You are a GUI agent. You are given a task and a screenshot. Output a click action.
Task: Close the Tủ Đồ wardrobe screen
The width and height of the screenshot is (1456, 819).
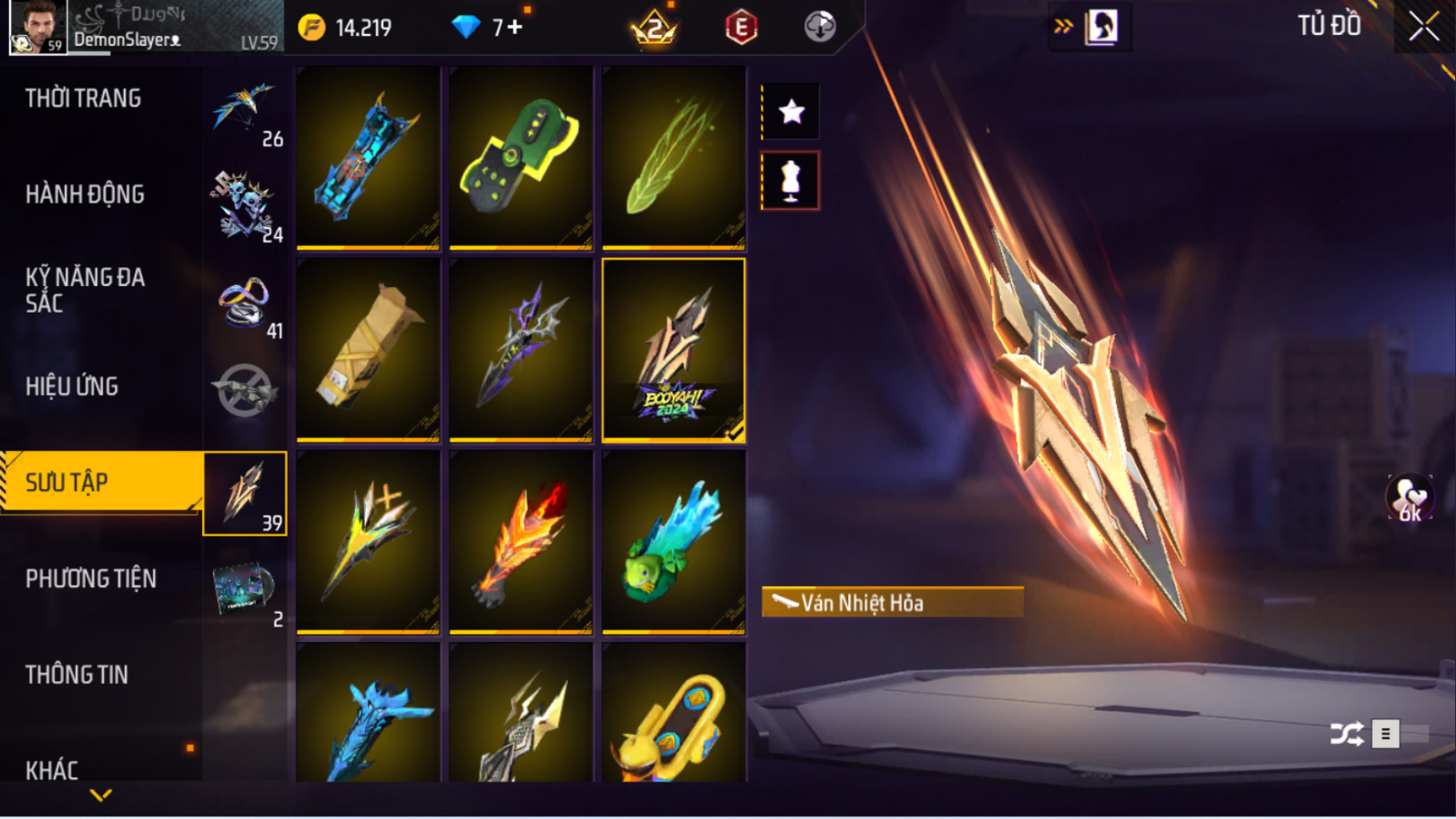1423,27
